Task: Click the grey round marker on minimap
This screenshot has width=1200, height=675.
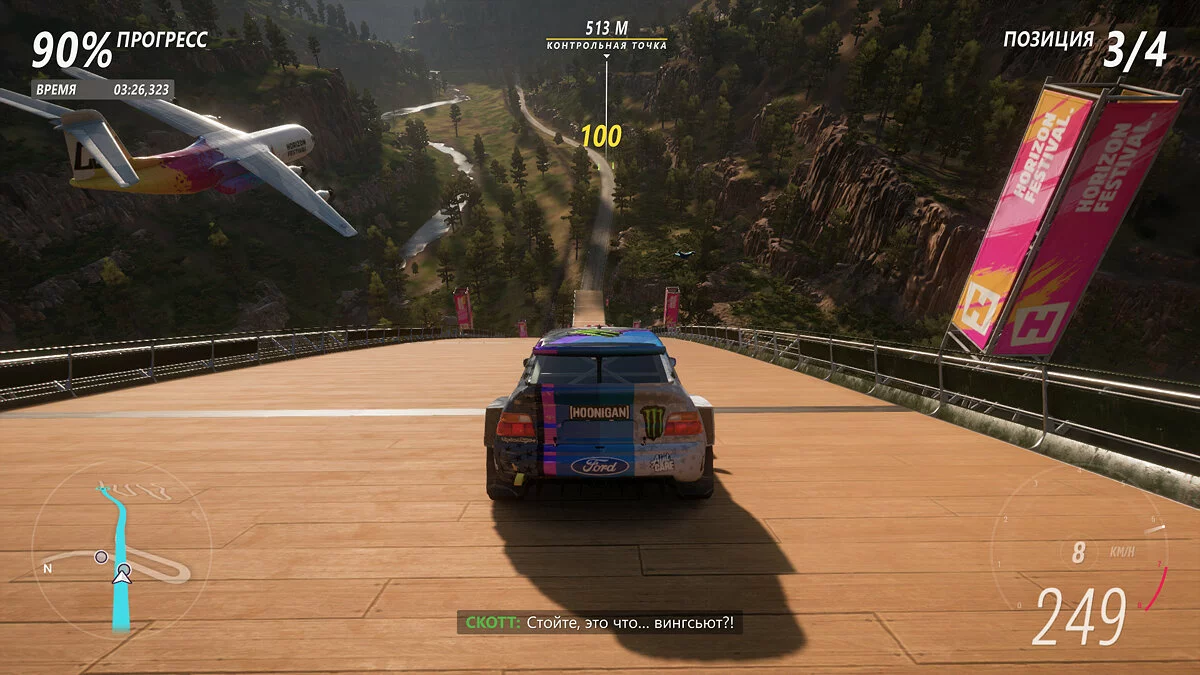Action: tap(101, 556)
